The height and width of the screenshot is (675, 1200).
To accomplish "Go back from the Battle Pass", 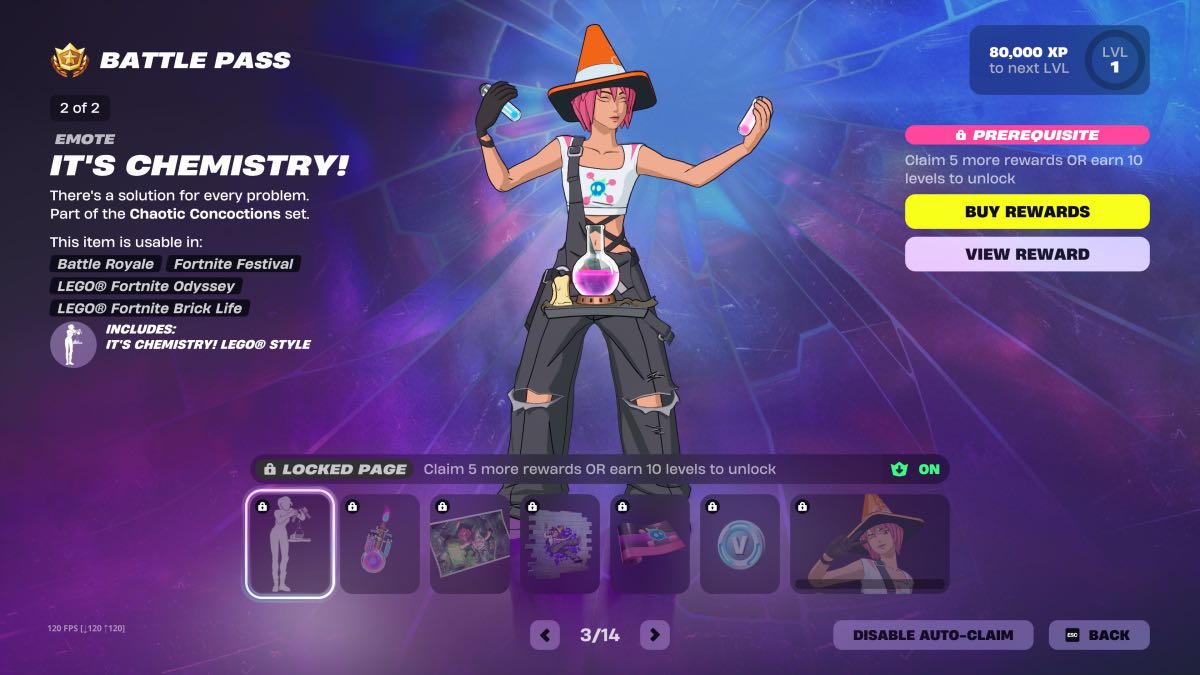I will tap(1098, 635).
